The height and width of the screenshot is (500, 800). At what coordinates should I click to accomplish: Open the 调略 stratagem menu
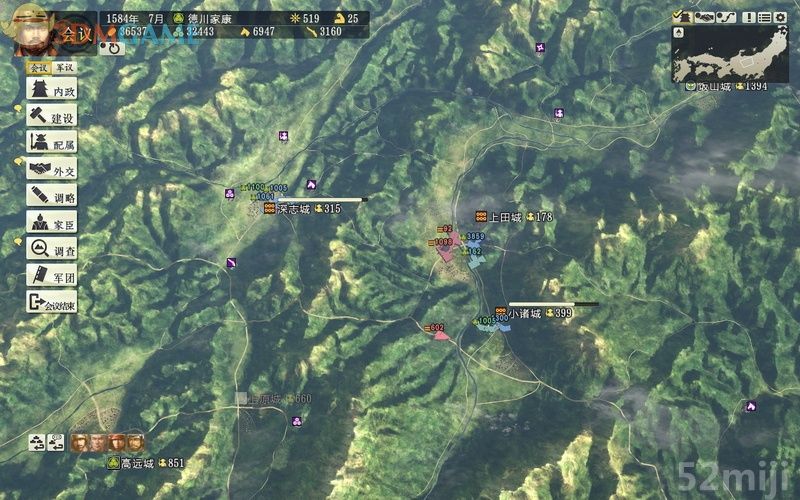53,196
